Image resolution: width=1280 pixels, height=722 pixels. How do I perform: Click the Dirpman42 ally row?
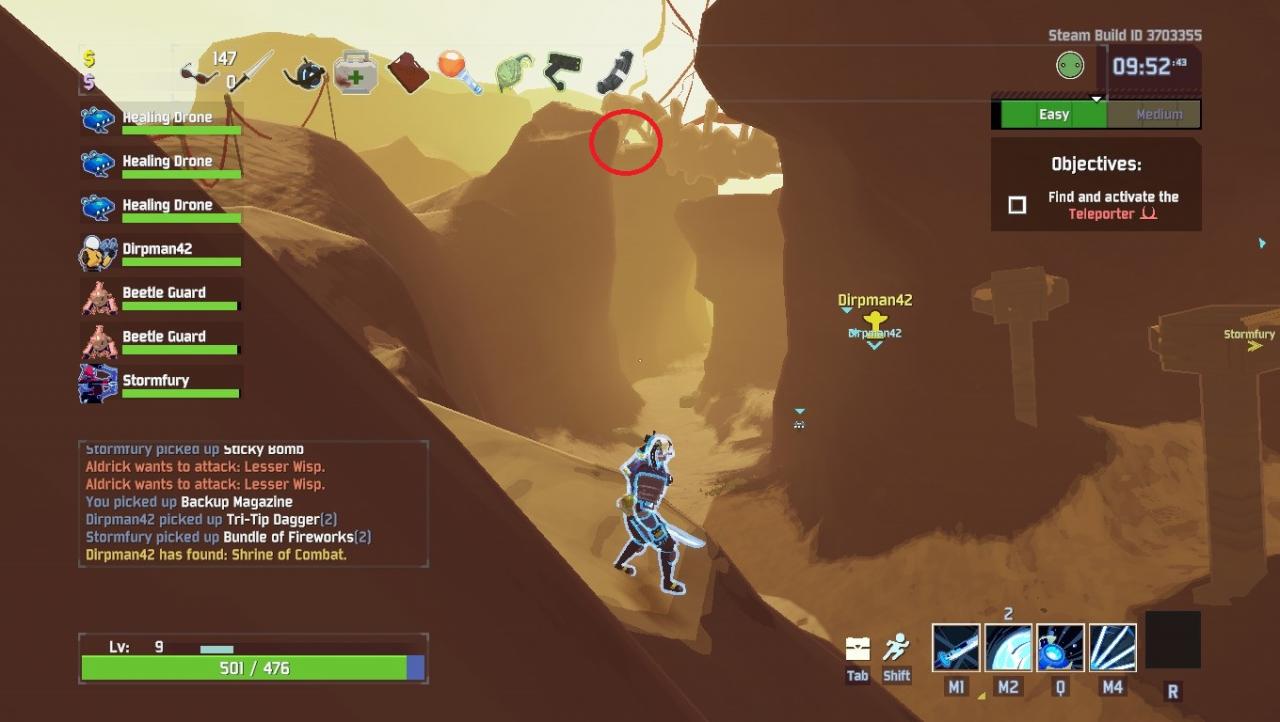[160, 252]
